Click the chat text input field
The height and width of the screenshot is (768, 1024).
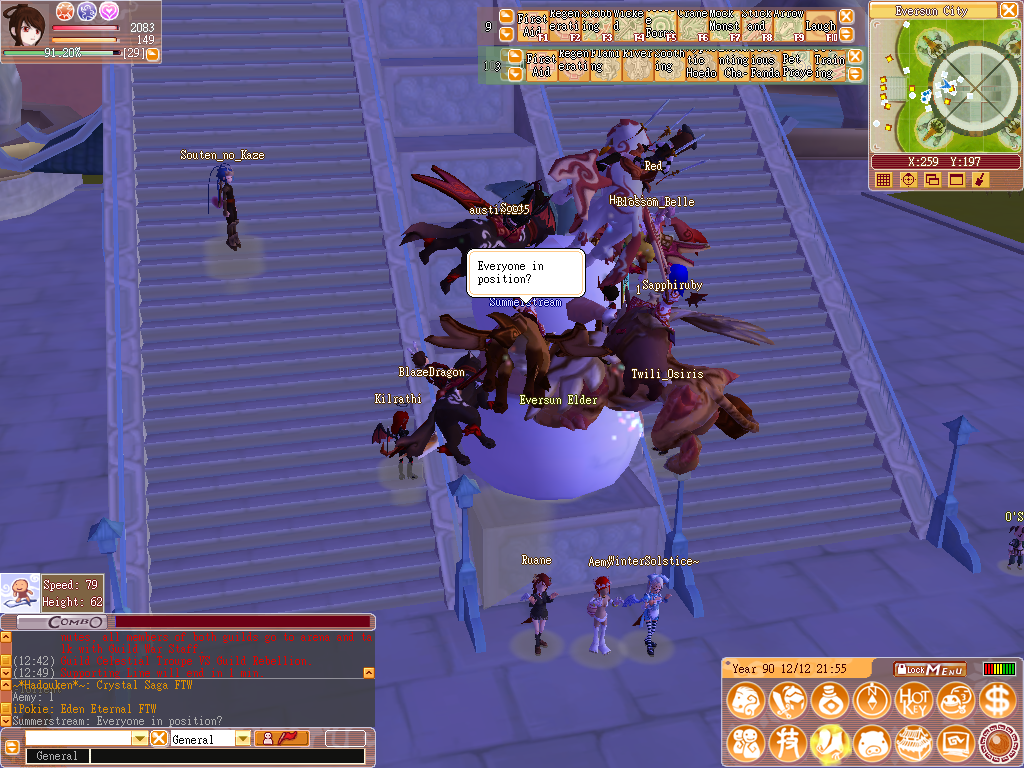(x=230, y=757)
